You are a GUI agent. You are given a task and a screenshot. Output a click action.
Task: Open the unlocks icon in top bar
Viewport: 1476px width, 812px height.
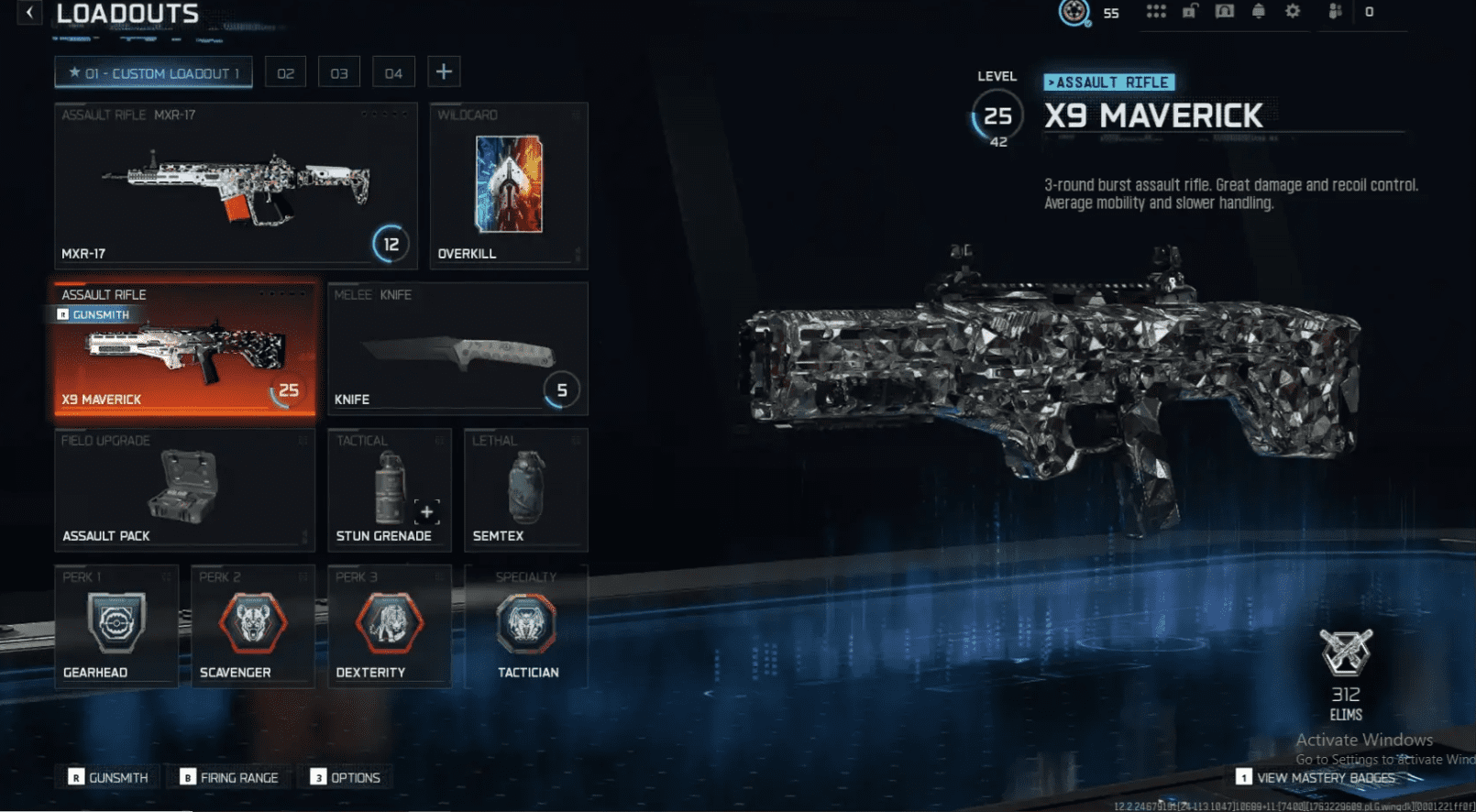[1189, 12]
